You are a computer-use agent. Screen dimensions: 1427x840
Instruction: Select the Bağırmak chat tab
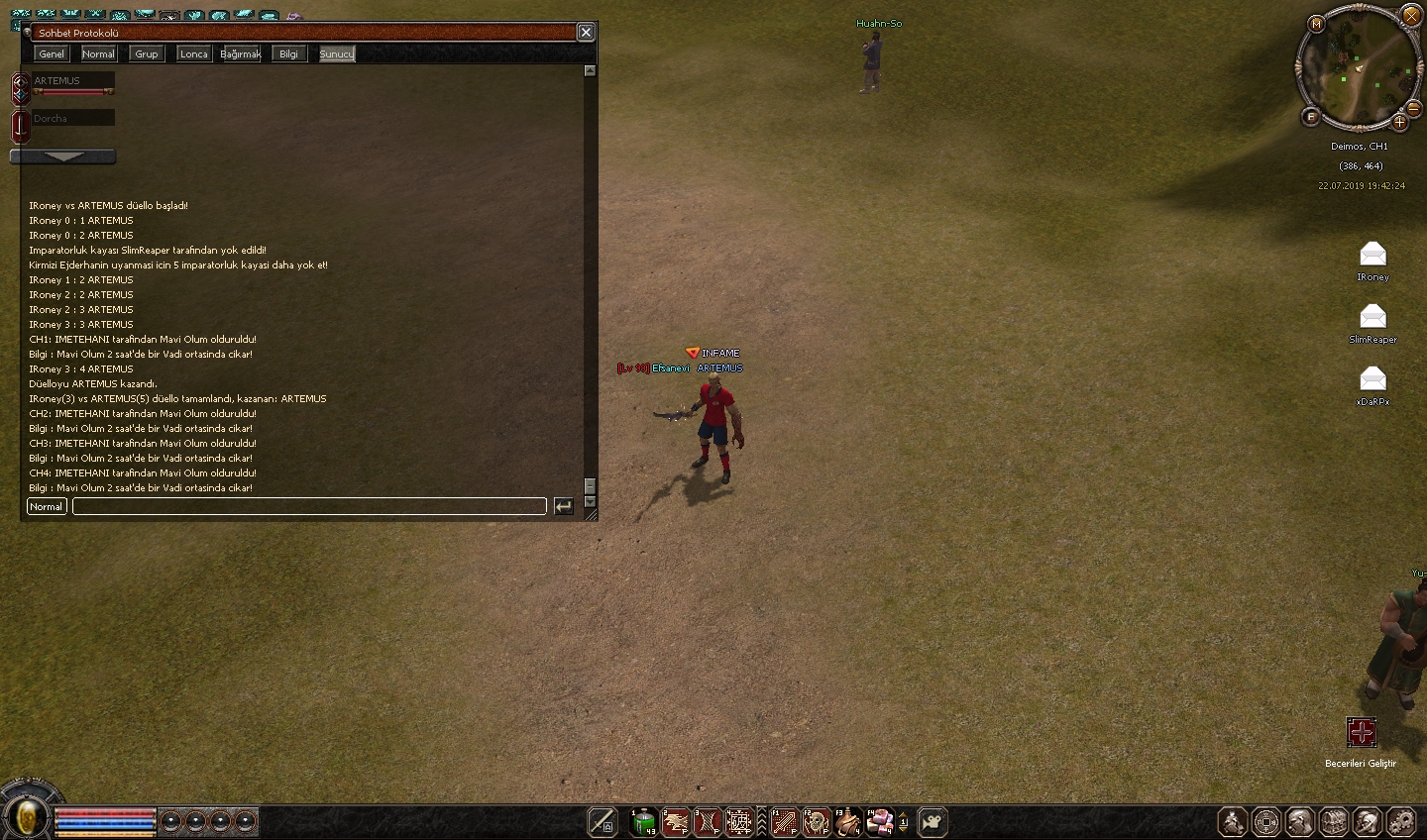coord(241,53)
